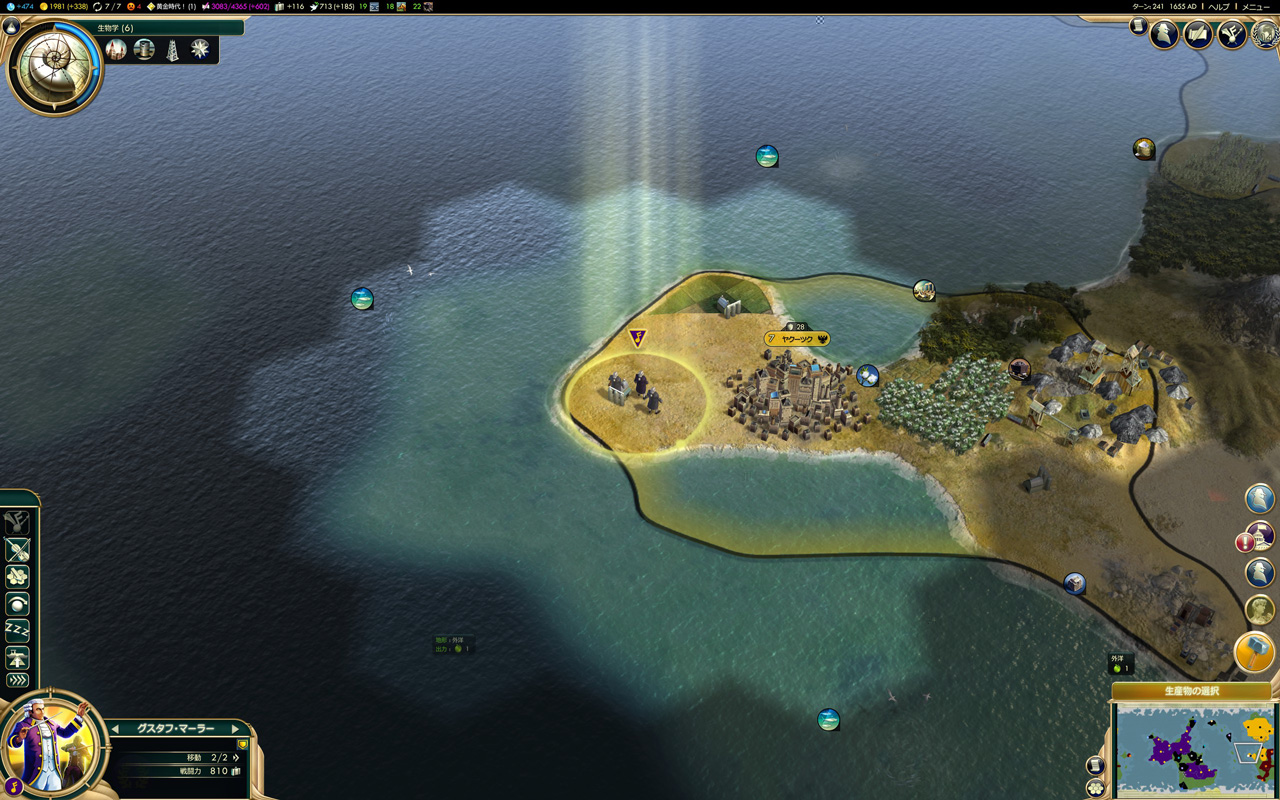Open the statue head notification
The image size is (1280, 800).
coord(1259,608)
